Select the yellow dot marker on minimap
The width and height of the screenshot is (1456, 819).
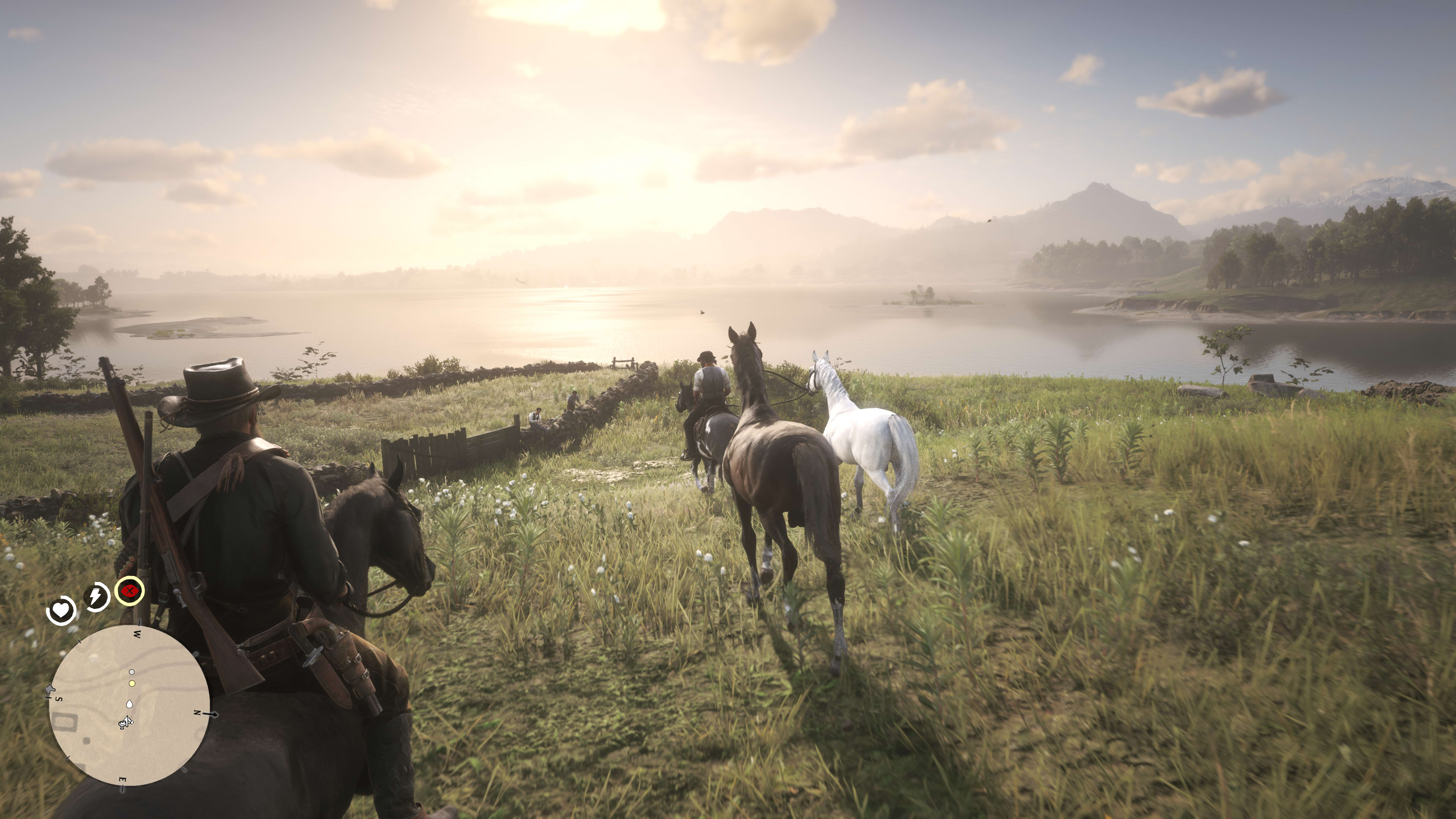[132, 683]
